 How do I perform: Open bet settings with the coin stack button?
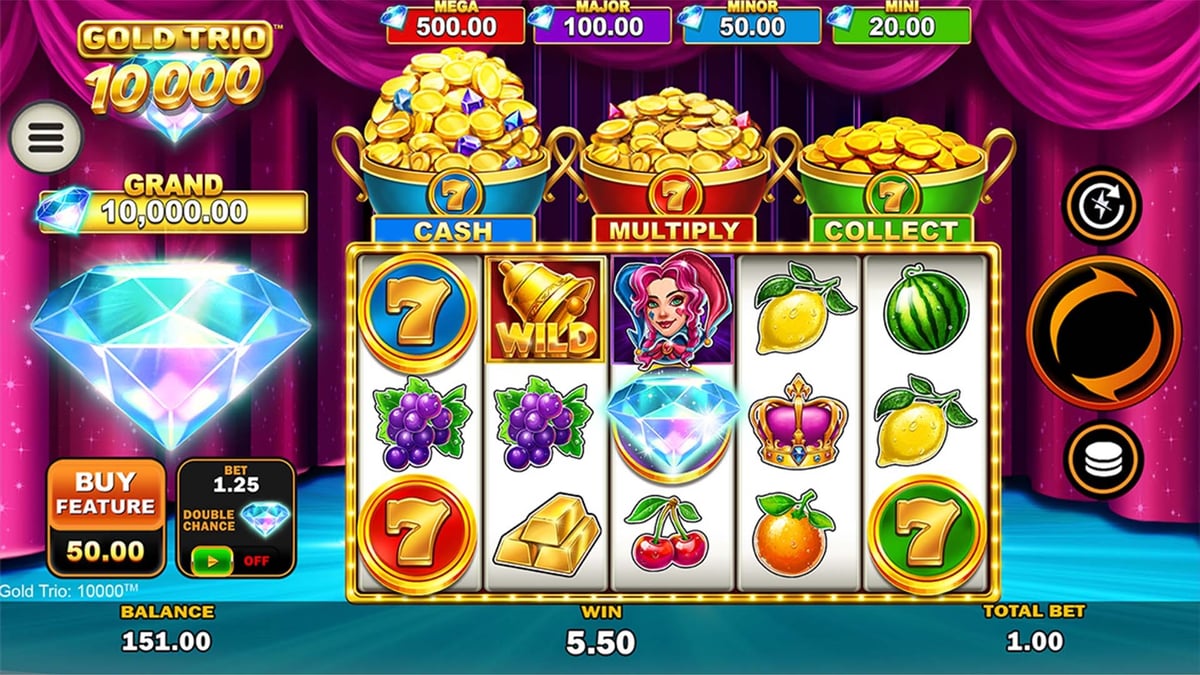(x=1103, y=459)
